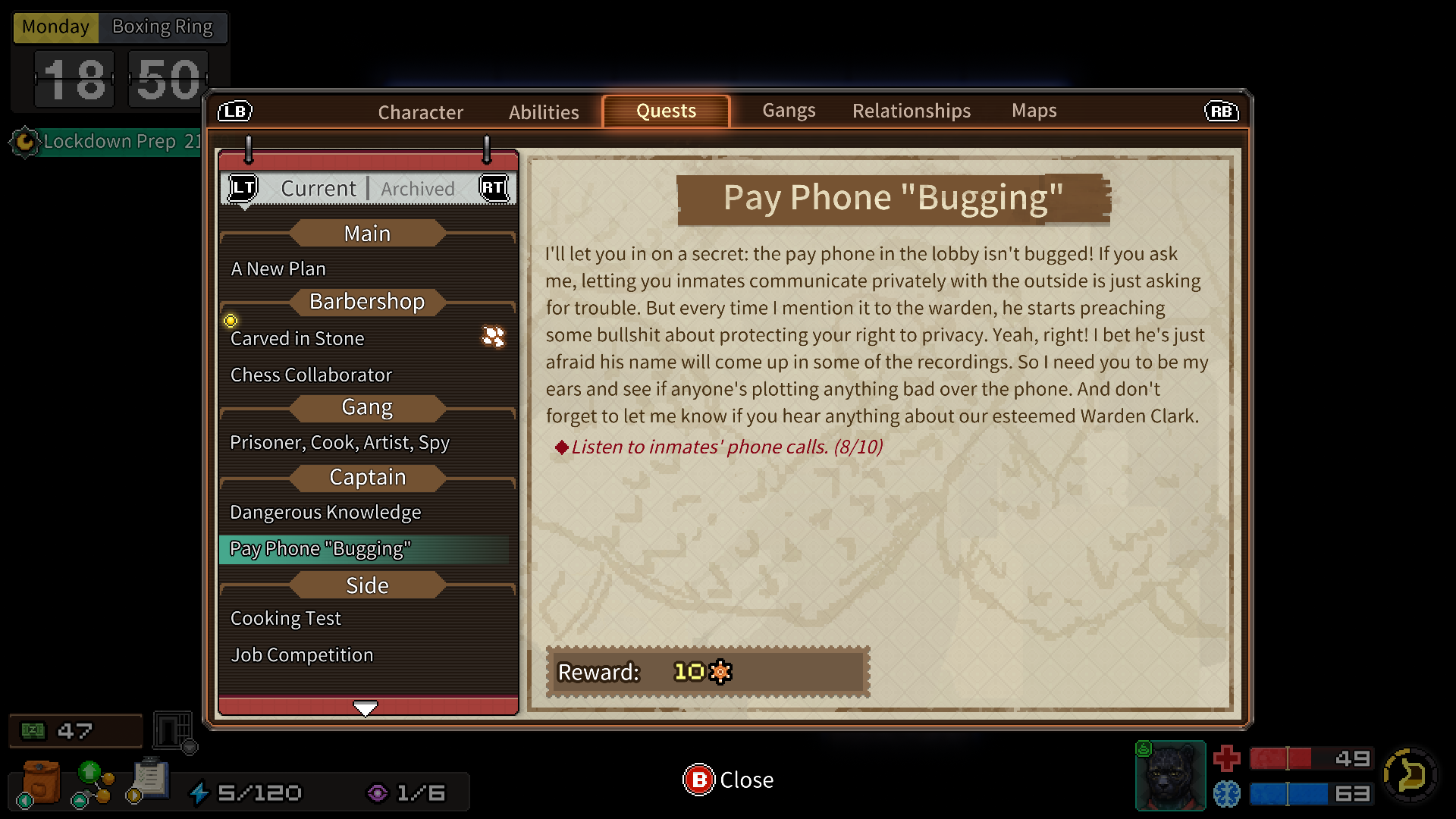Click the down arrow below quest list

point(366,708)
